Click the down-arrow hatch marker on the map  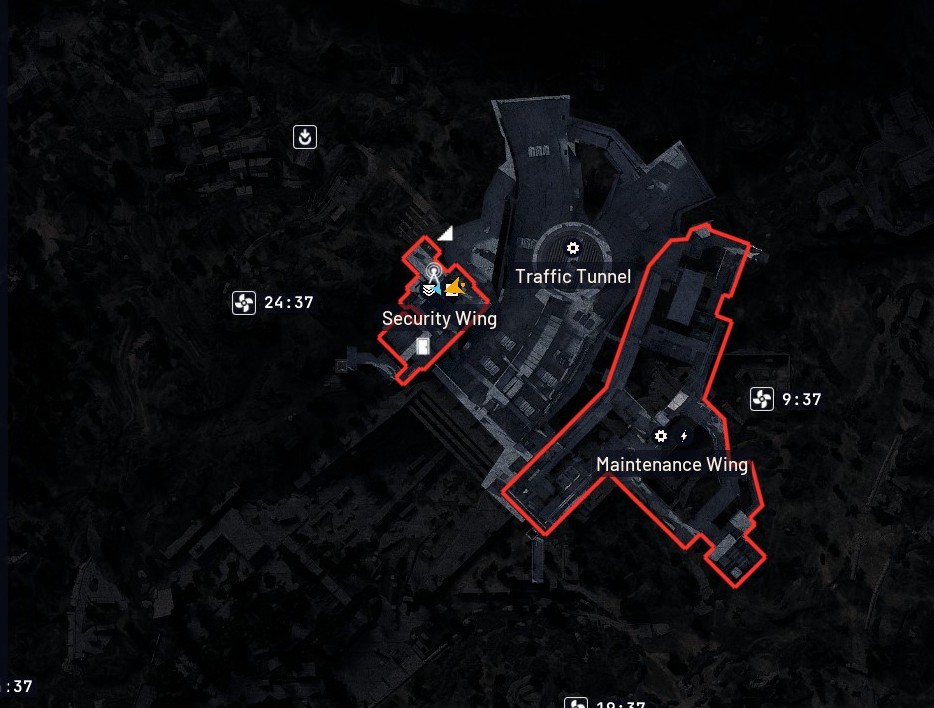[305, 137]
